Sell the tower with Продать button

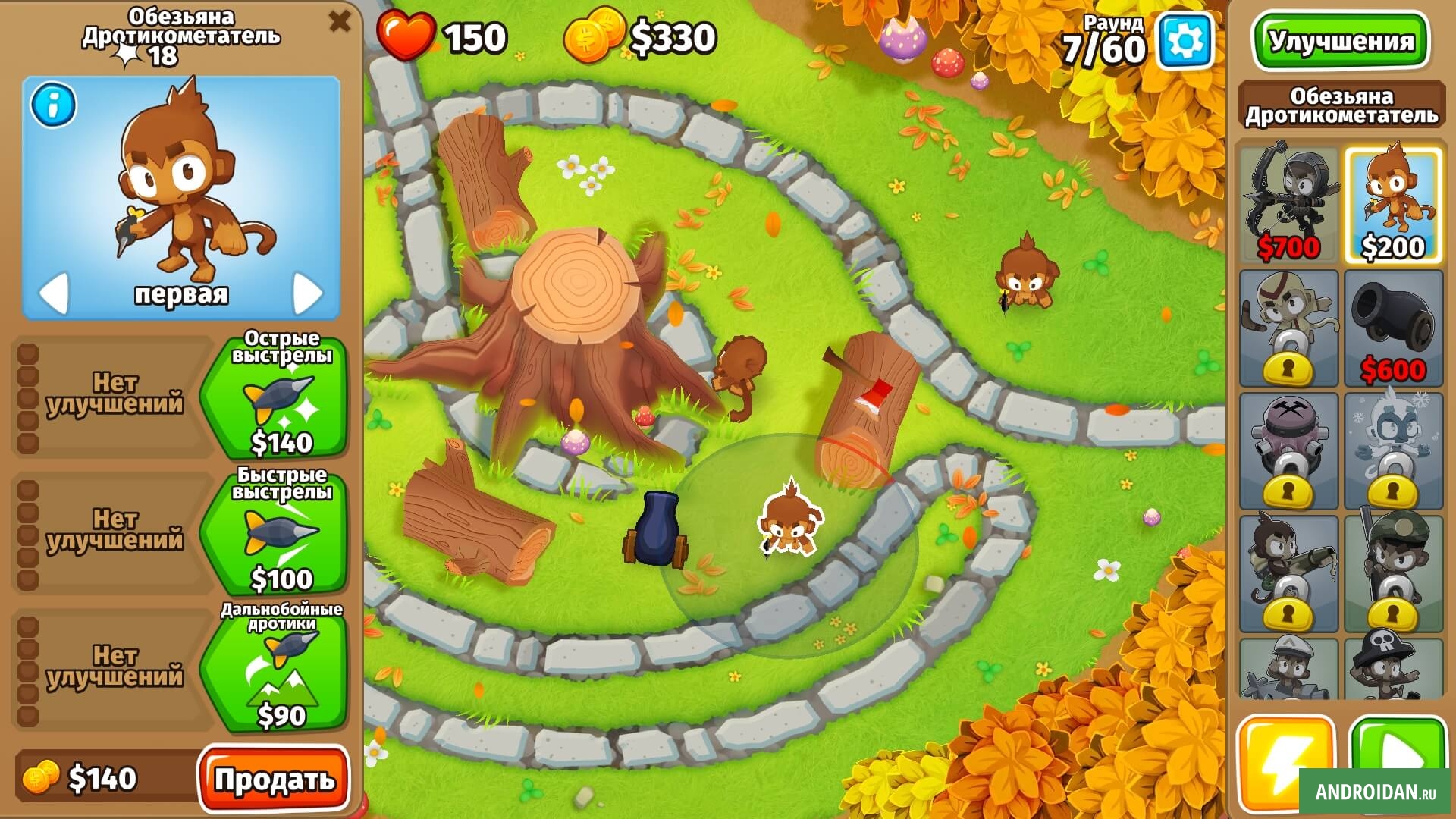[274, 779]
